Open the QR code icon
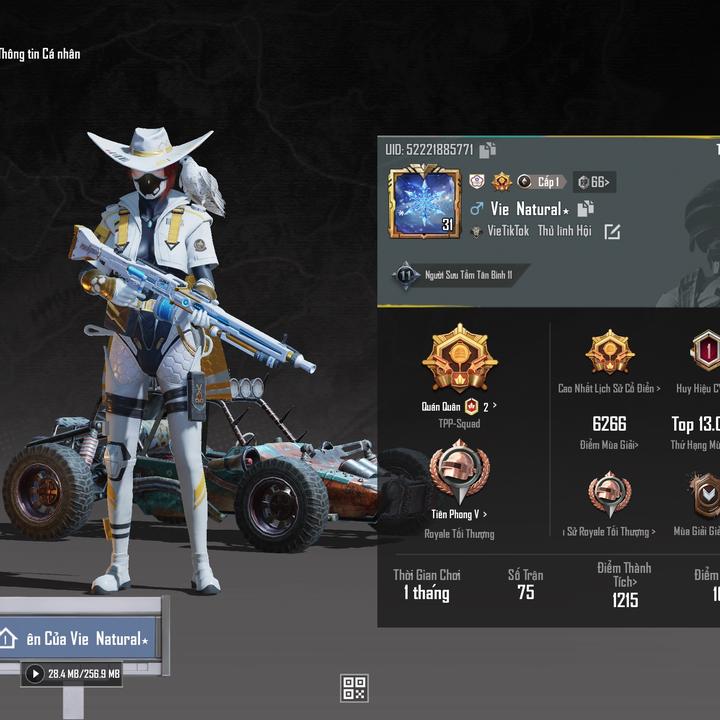The width and height of the screenshot is (720, 720). tap(354, 688)
